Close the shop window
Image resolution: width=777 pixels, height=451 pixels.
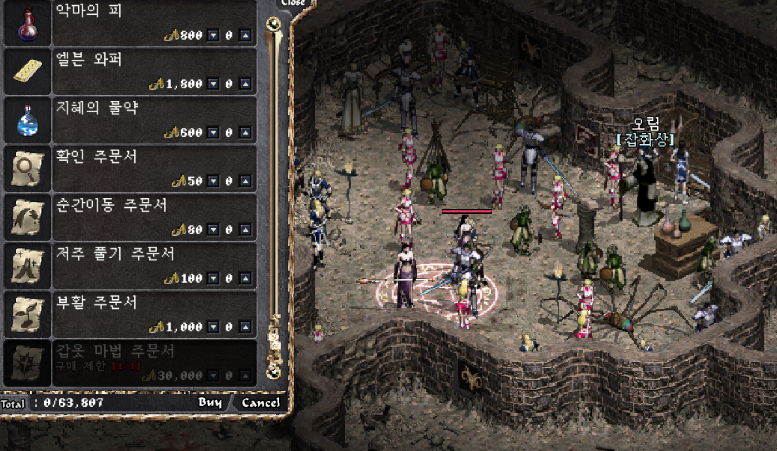[291, 4]
